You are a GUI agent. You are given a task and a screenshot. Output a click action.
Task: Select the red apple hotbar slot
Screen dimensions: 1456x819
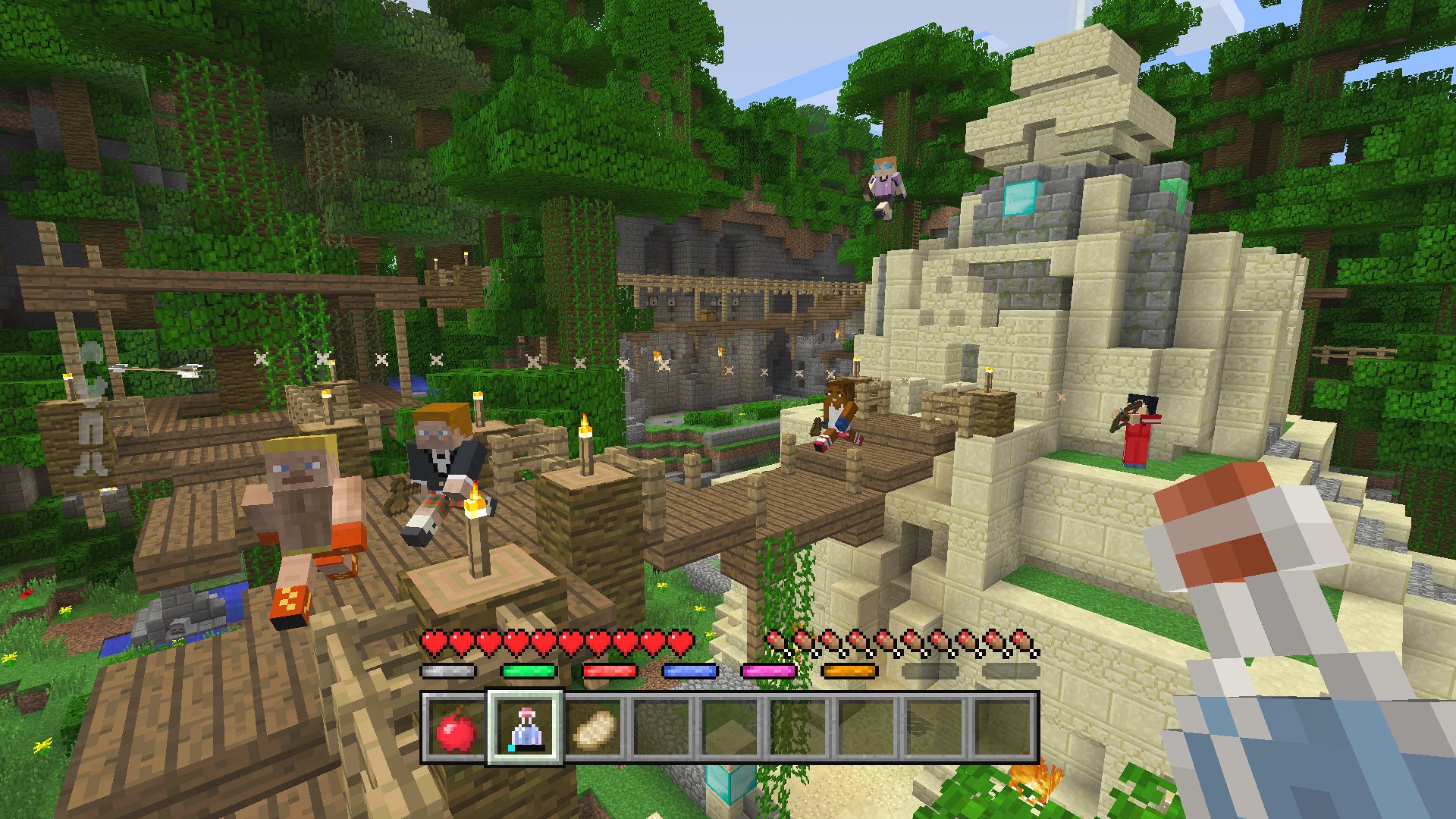point(456,729)
